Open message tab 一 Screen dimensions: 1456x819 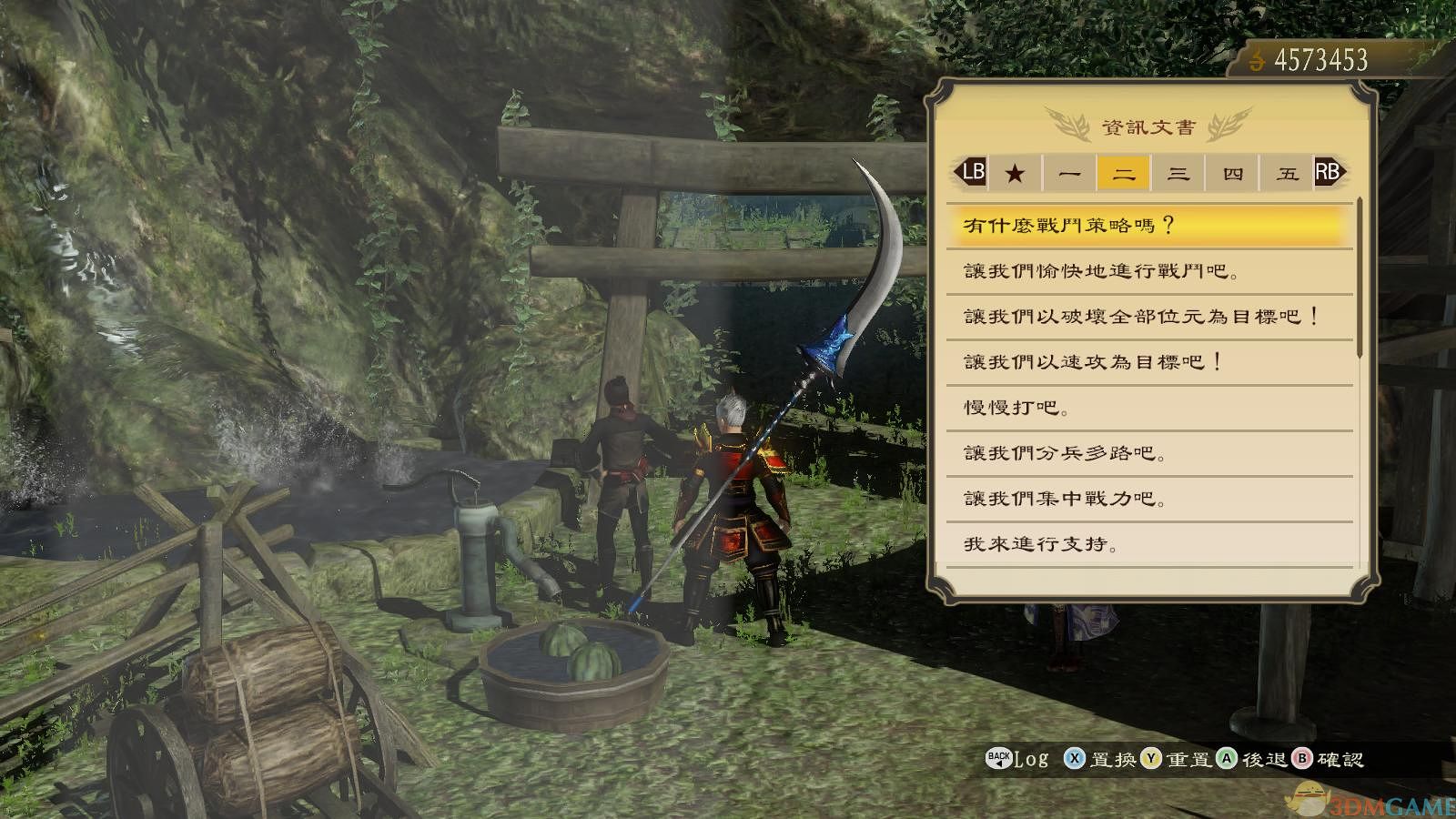coord(1069,173)
